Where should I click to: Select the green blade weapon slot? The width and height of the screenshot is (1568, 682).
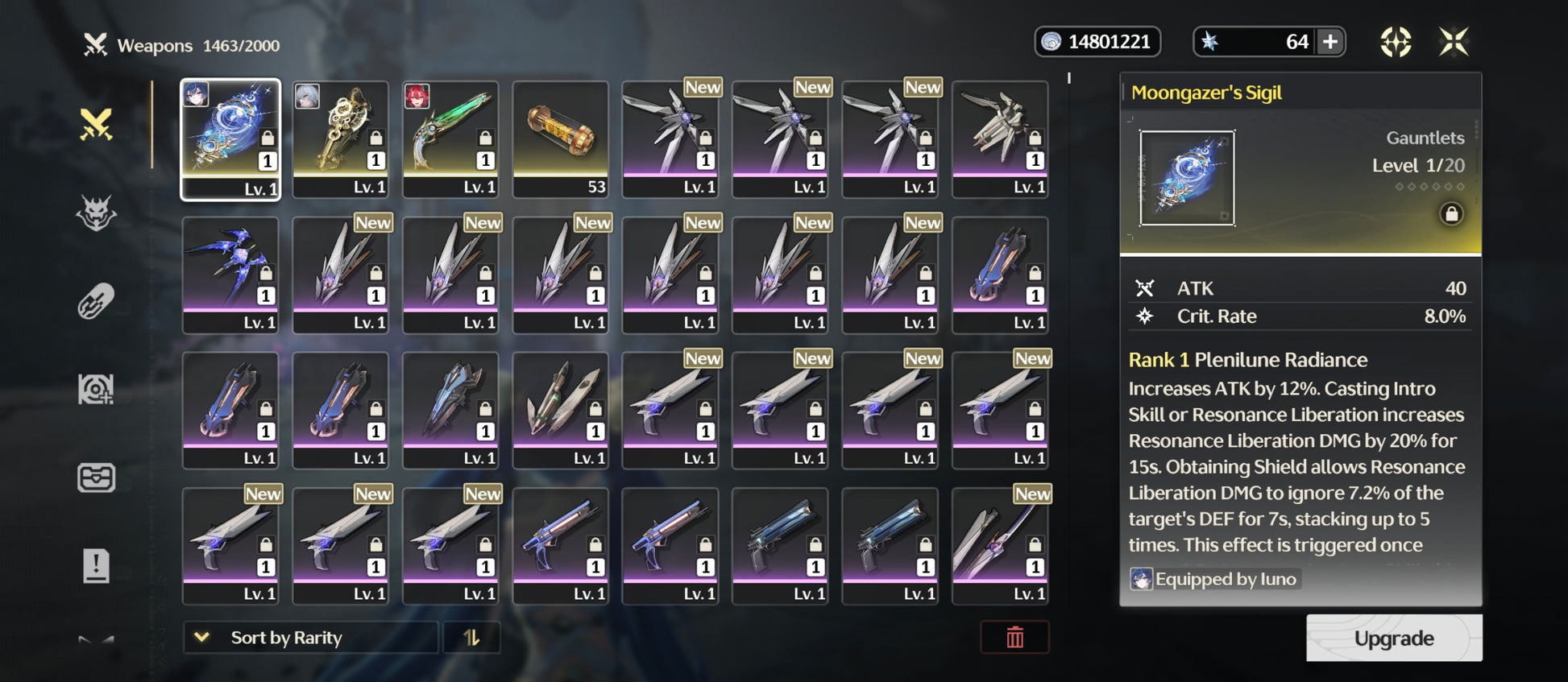point(450,138)
